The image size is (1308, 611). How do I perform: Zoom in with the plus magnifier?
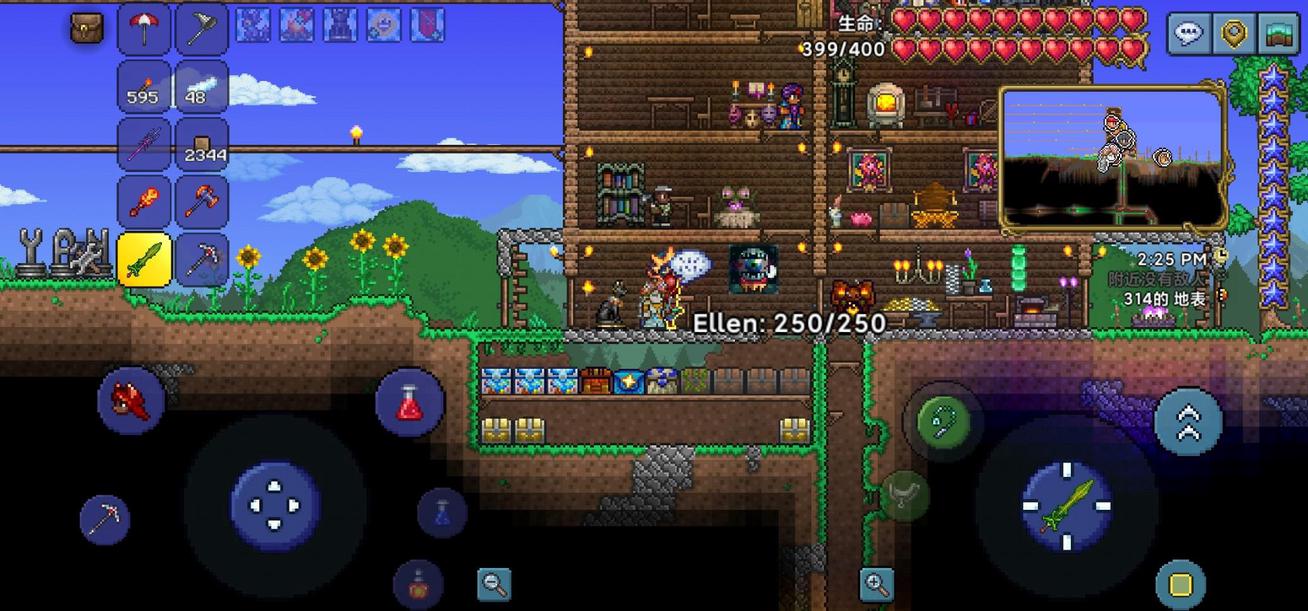point(875,584)
